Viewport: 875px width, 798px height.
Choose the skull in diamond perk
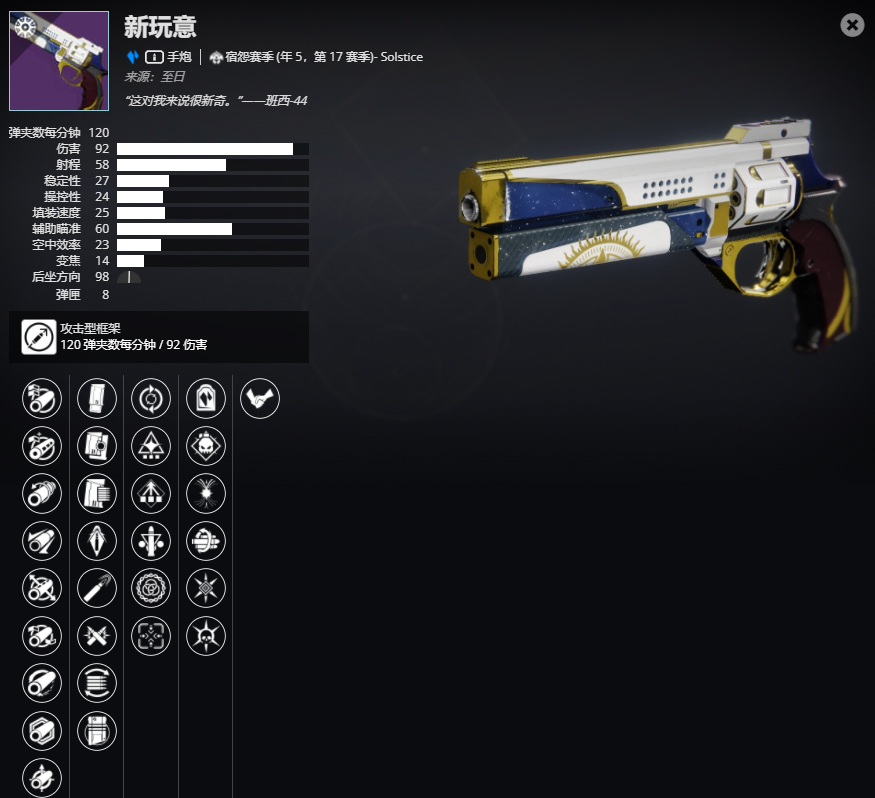(206, 446)
